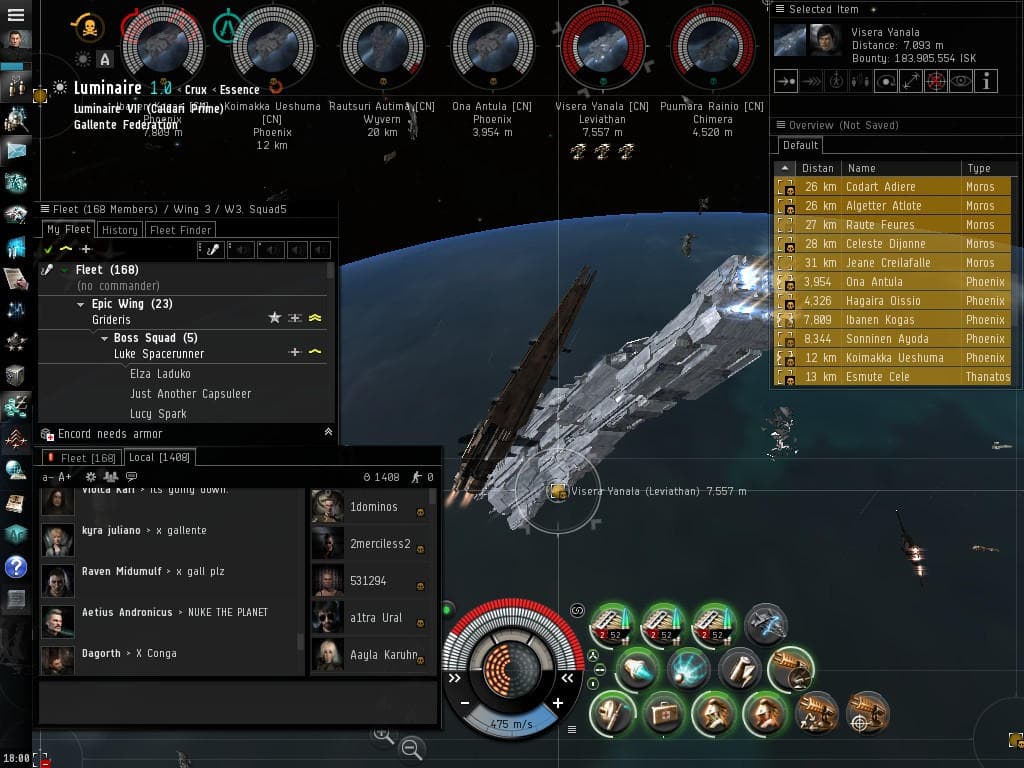This screenshot has width=1024, height=768.
Task: Select fleet member Elza Laduko
Action: coord(160,374)
